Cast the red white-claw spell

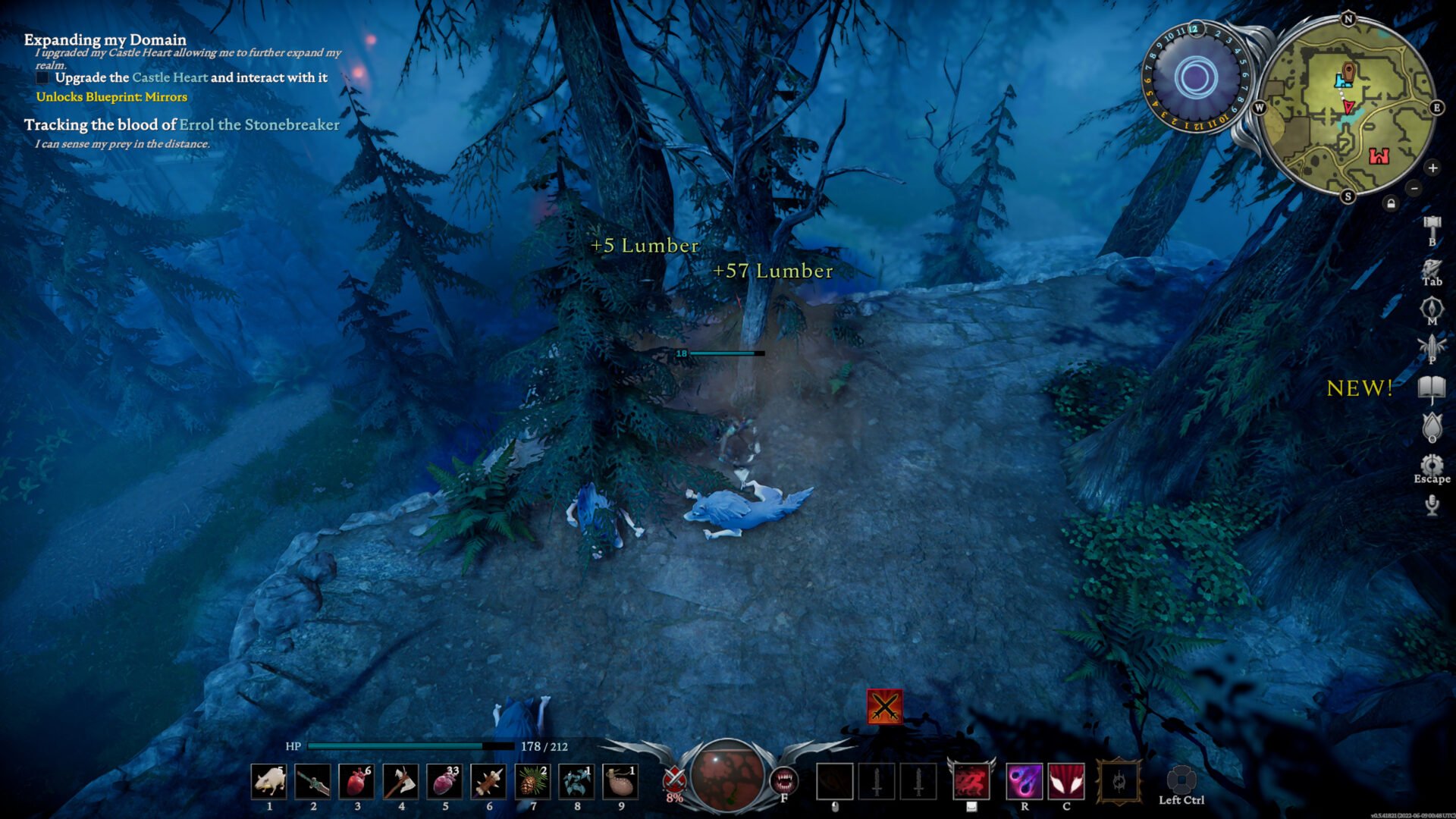coord(1066,782)
